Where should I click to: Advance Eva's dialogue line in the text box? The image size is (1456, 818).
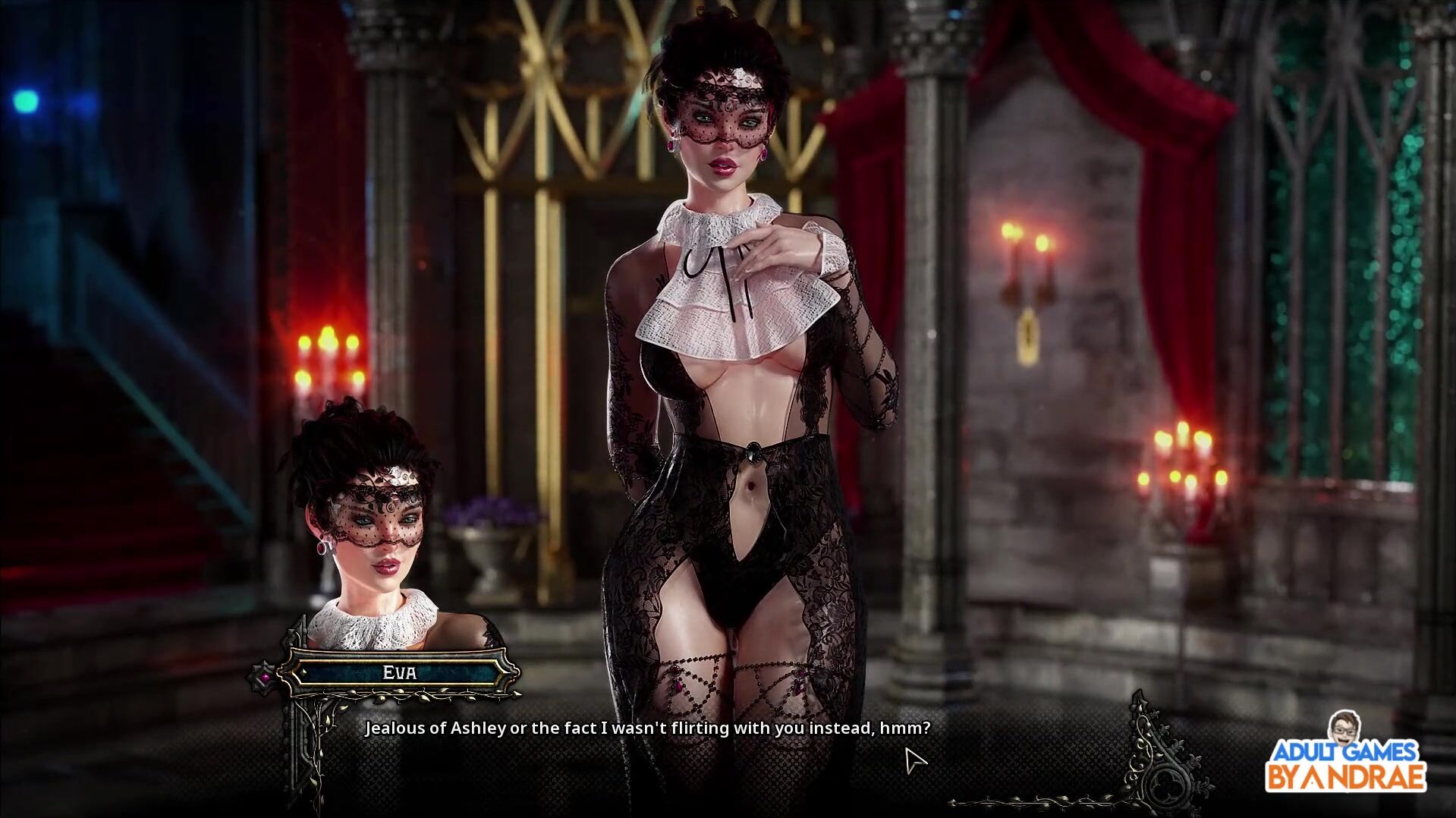click(647, 728)
